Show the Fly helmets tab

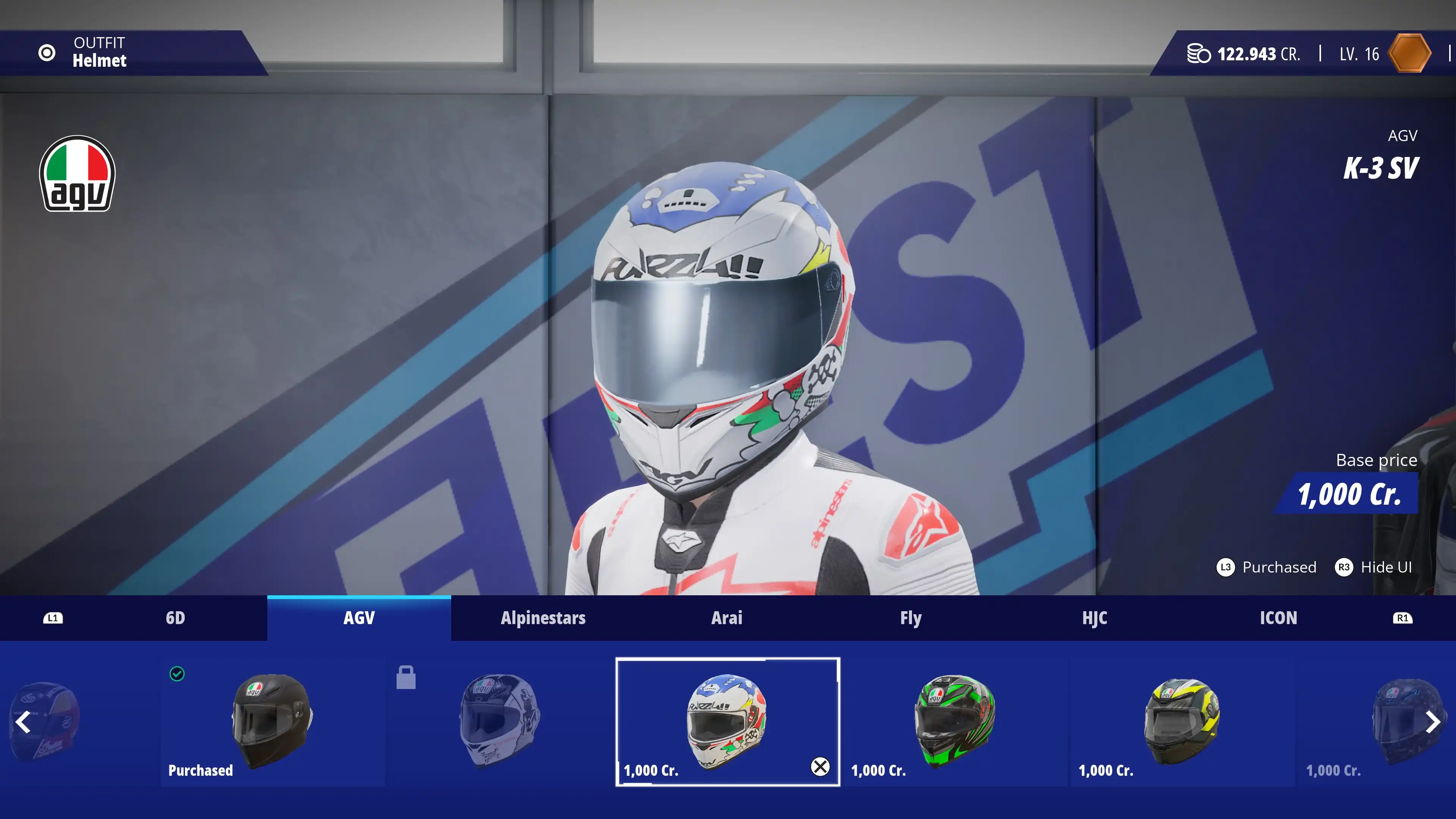click(910, 618)
